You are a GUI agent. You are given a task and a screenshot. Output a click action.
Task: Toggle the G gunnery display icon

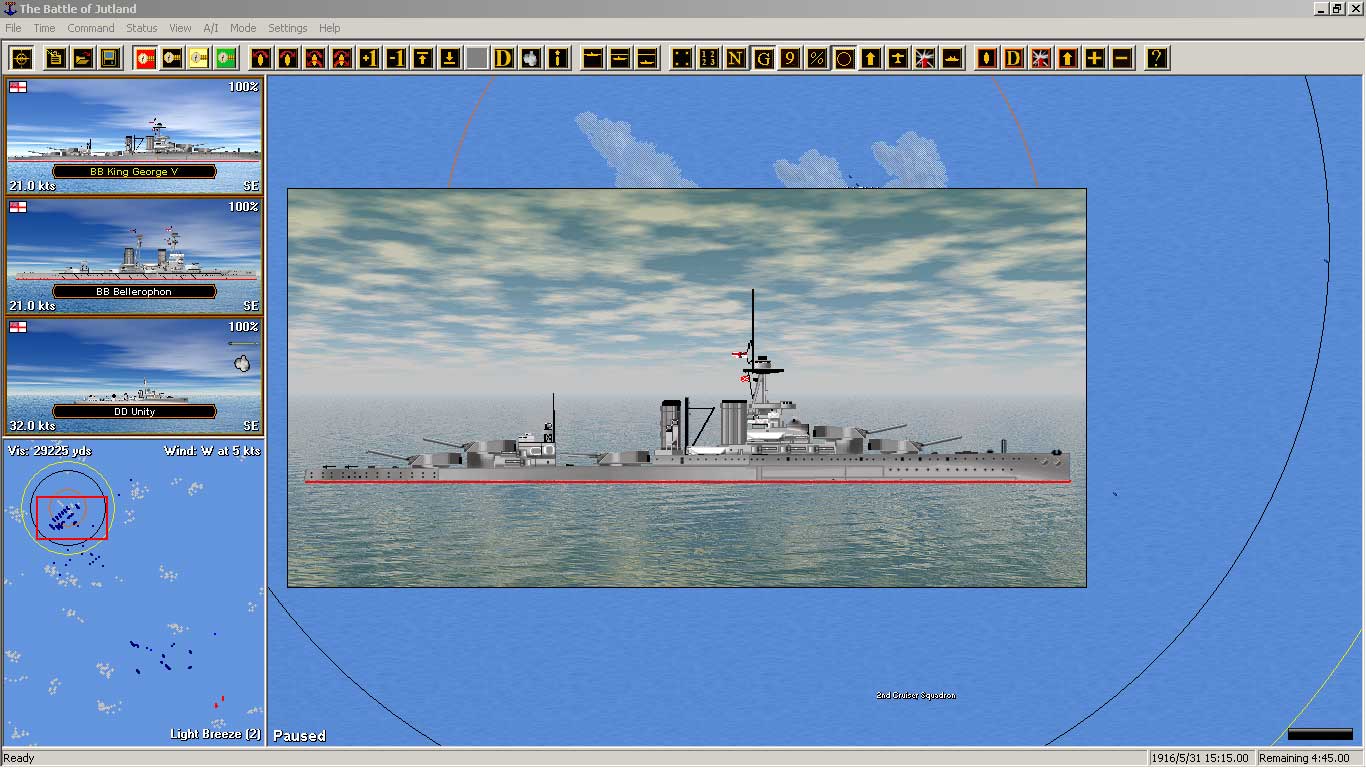(765, 58)
